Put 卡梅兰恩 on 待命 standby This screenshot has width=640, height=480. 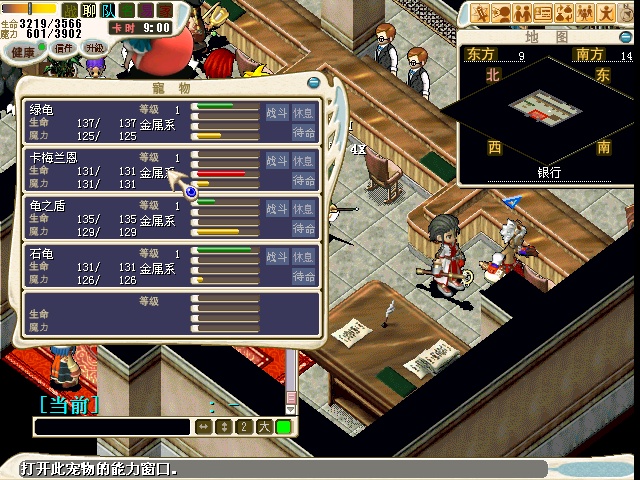[x=305, y=180]
